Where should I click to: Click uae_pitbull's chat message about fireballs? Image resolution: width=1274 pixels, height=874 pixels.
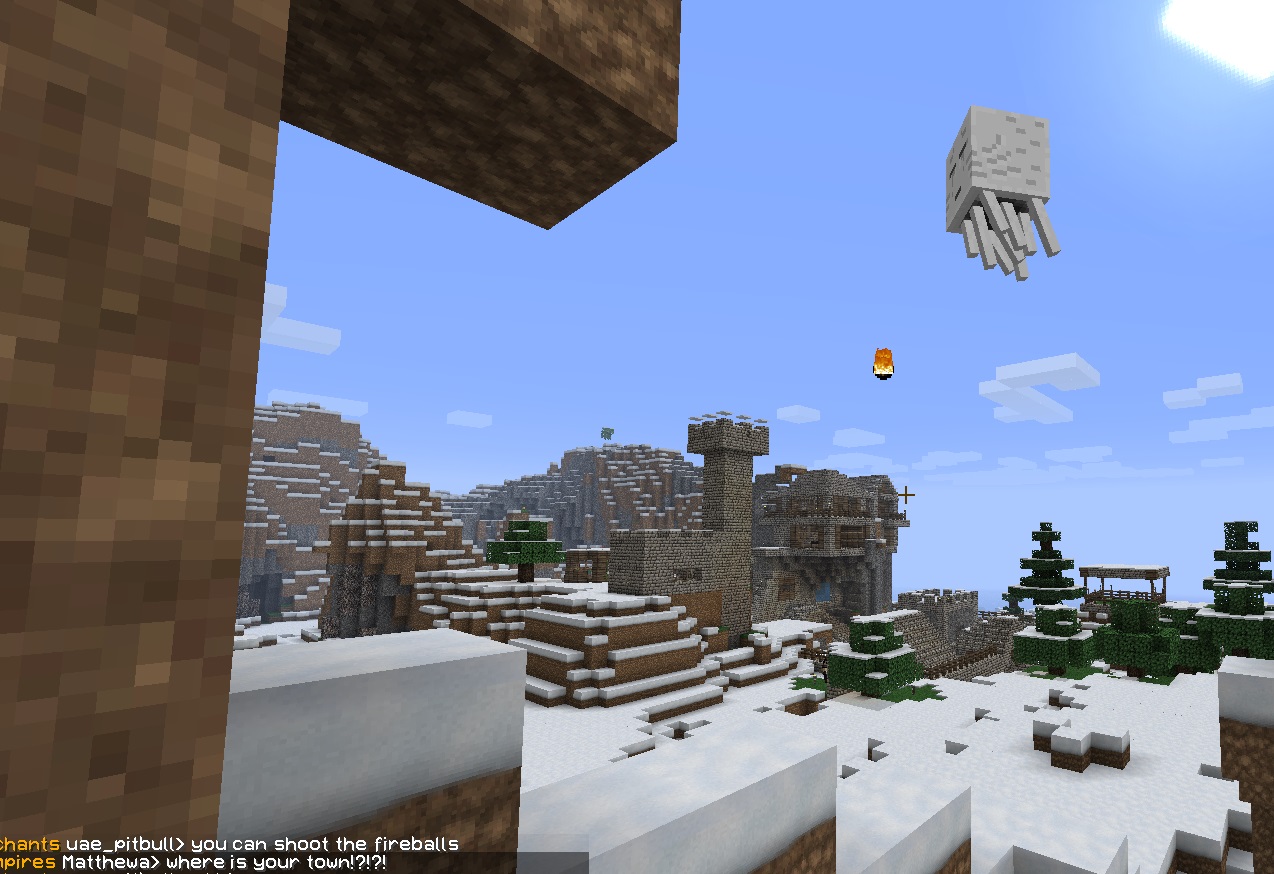pyautogui.click(x=324, y=844)
